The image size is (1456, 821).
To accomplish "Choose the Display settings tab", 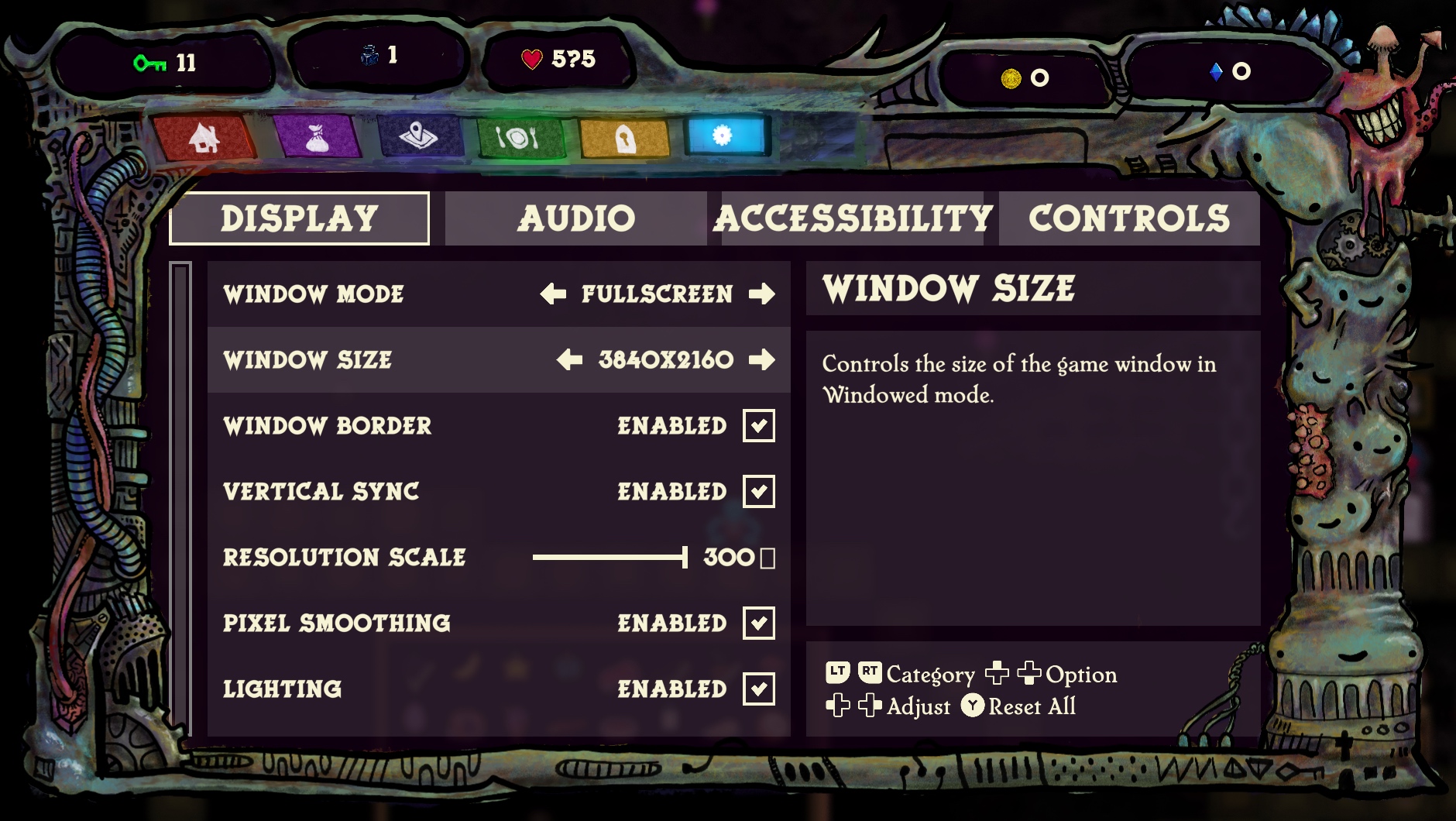I will pyautogui.click(x=299, y=218).
